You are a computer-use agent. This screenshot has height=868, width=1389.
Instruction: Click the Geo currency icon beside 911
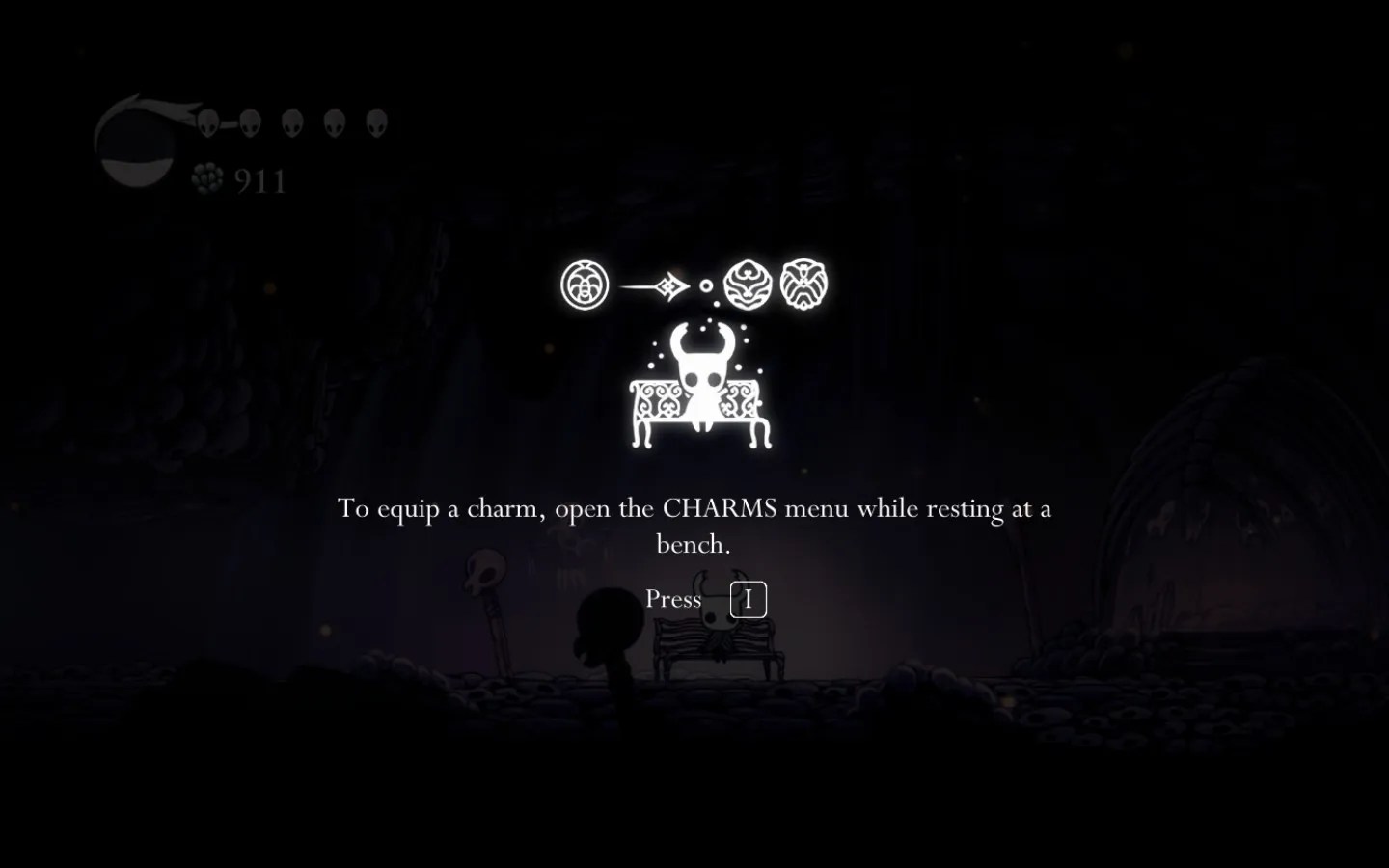point(205,178)
